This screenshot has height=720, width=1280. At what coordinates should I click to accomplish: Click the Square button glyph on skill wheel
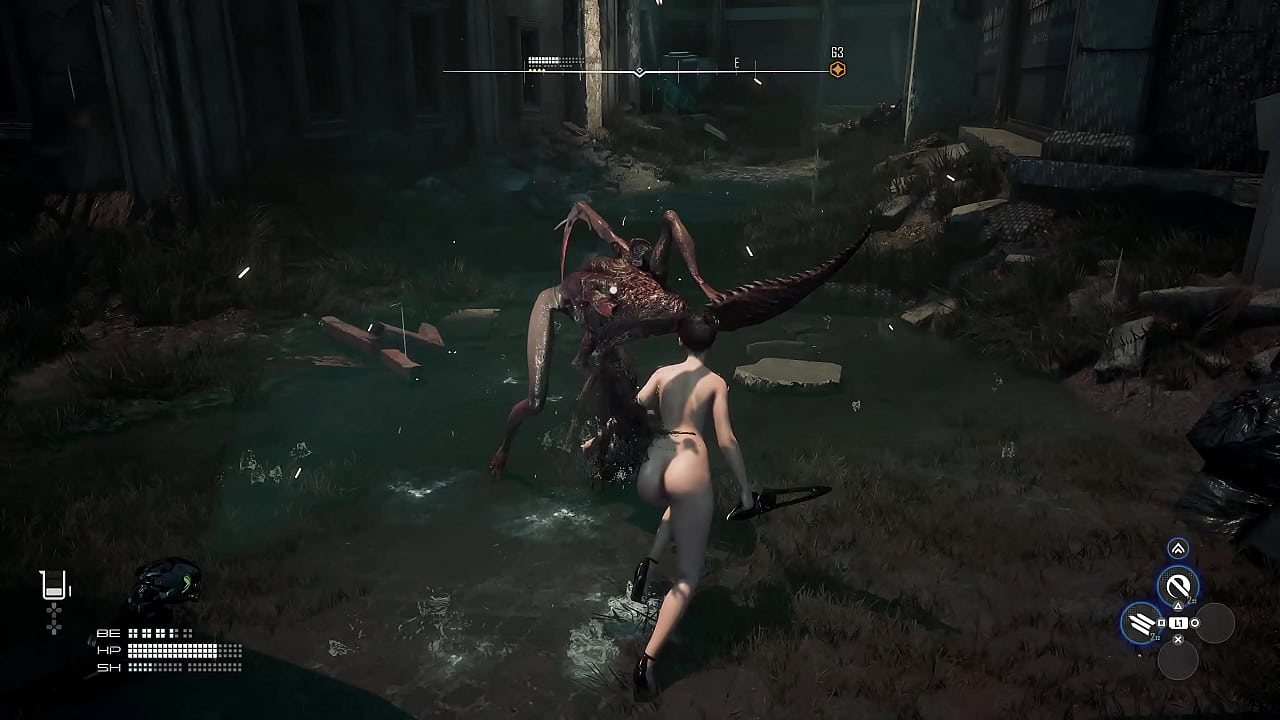1161,622
